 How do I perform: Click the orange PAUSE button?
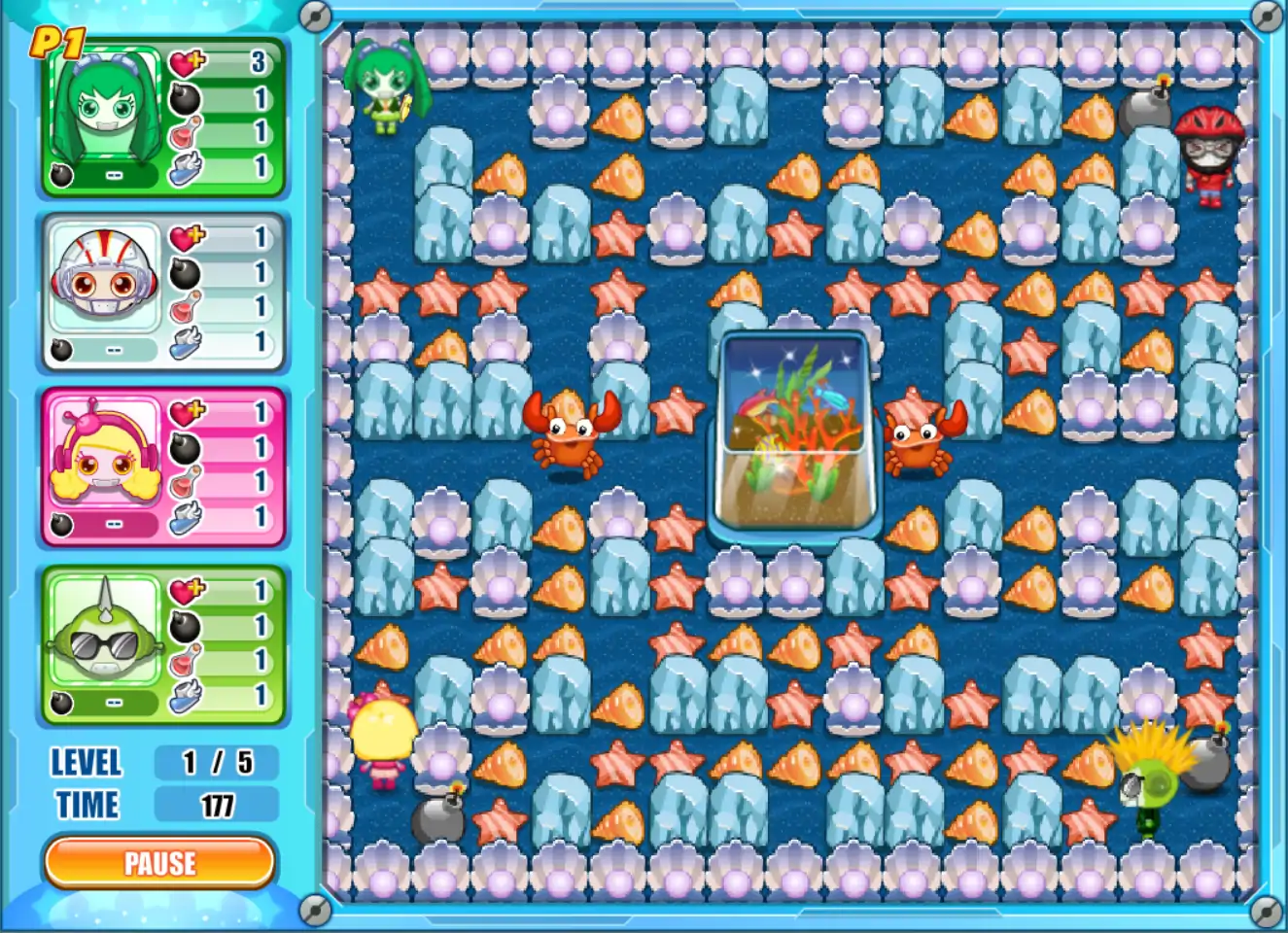click(159, 863)
